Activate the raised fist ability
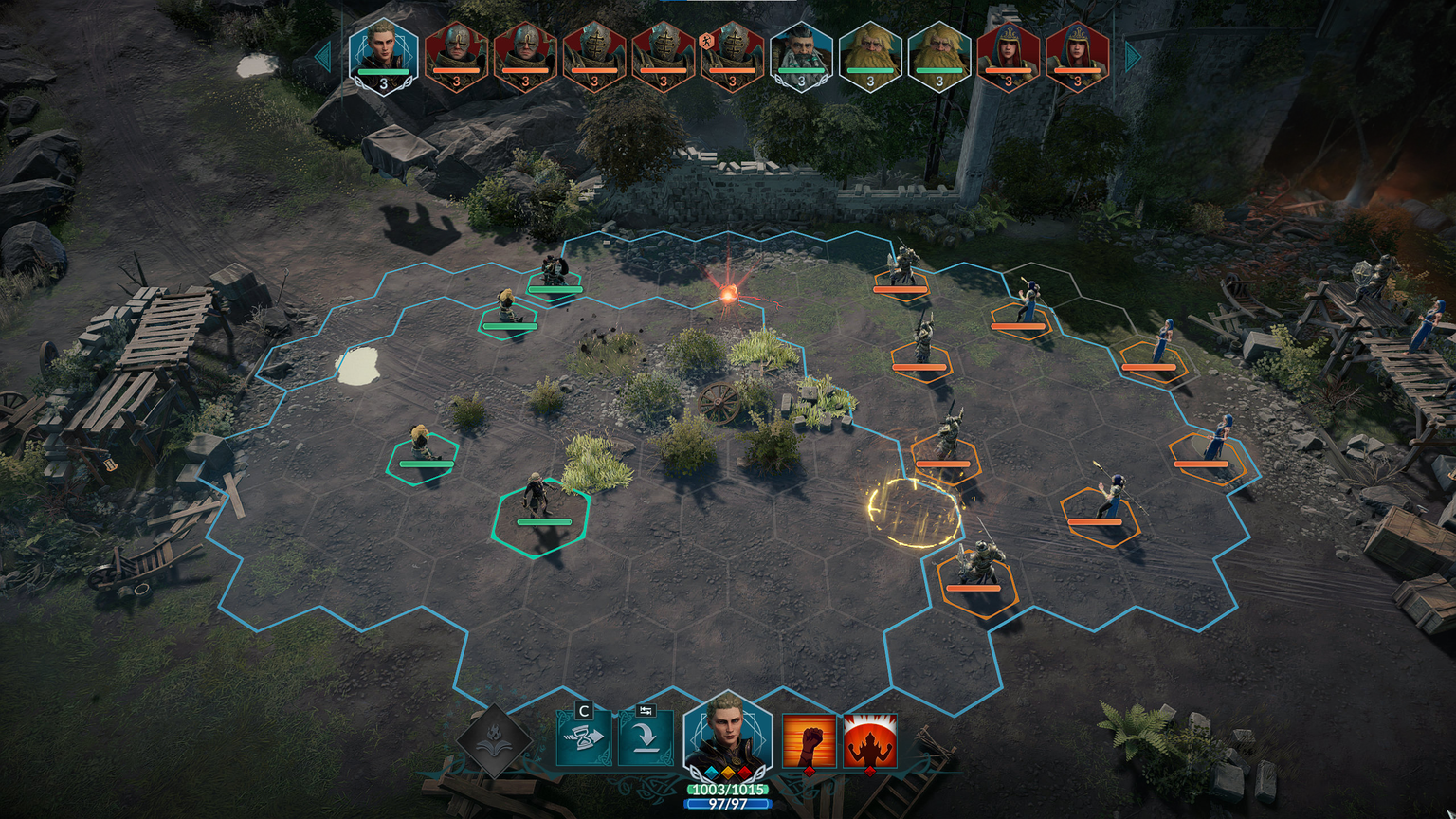This screenshot has width=1456, height=819. tap(809, 740)
